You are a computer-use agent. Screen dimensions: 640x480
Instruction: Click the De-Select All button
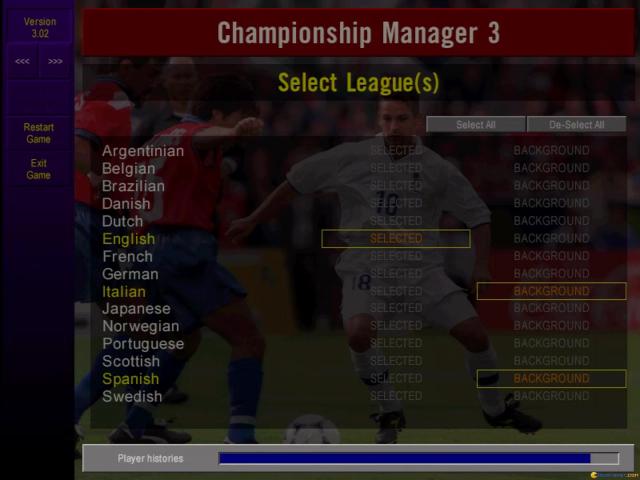[577, 125]
